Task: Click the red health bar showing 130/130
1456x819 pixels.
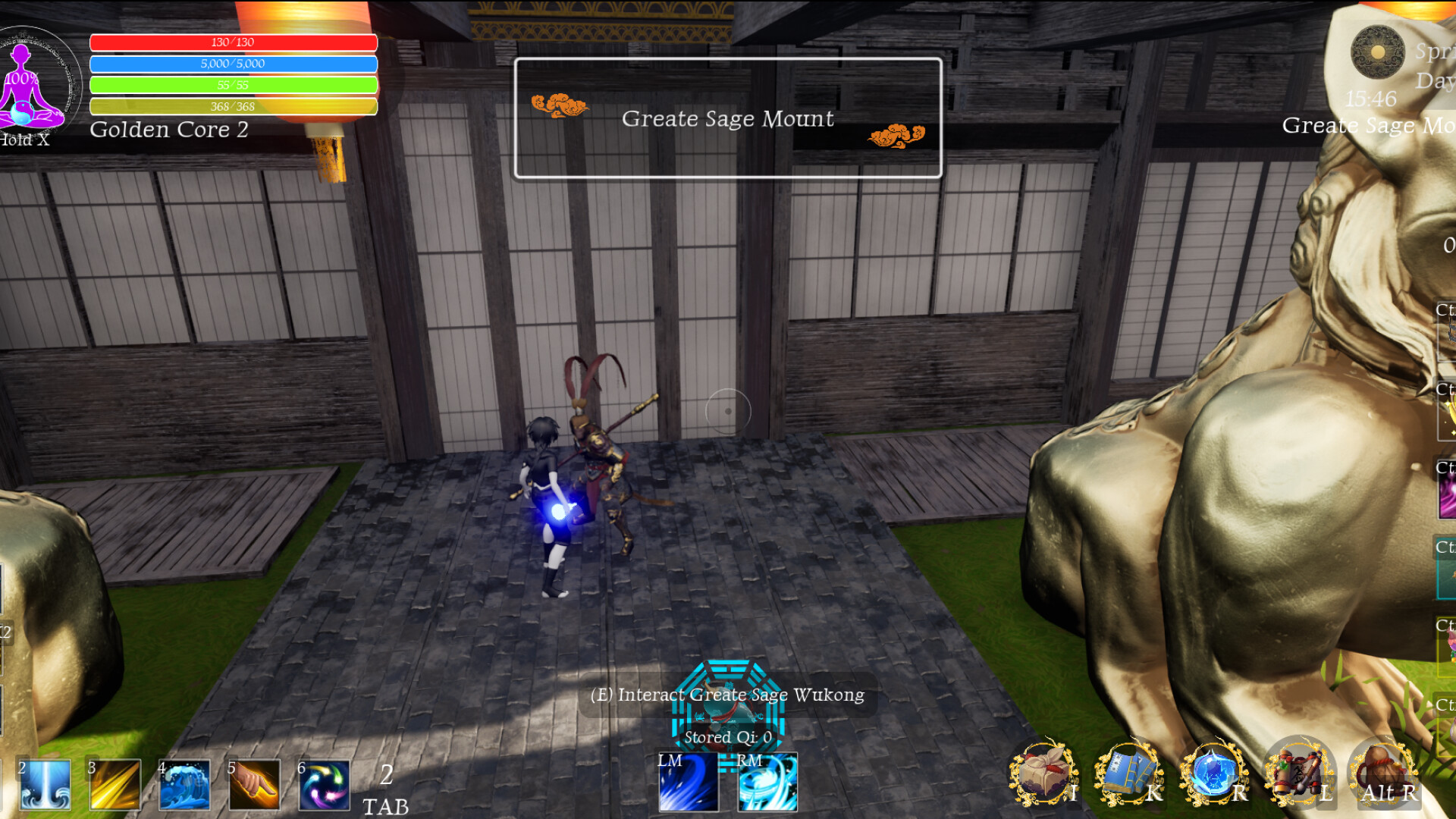Action: tap(234, 42)
